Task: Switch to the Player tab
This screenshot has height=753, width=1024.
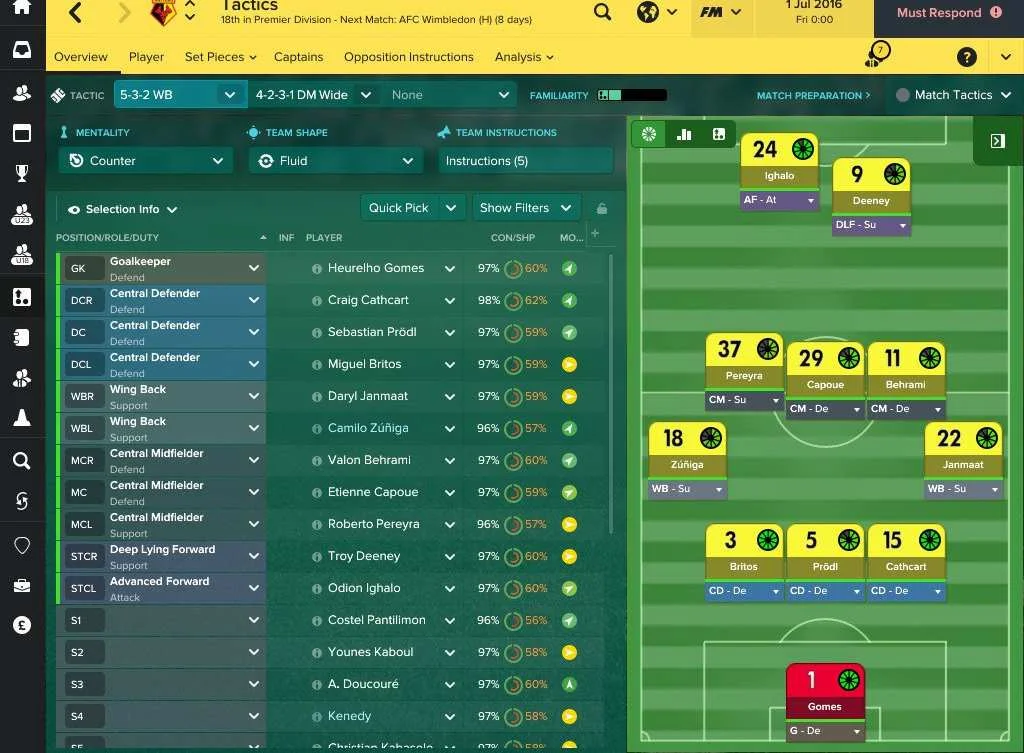Action: click(146, 57)
